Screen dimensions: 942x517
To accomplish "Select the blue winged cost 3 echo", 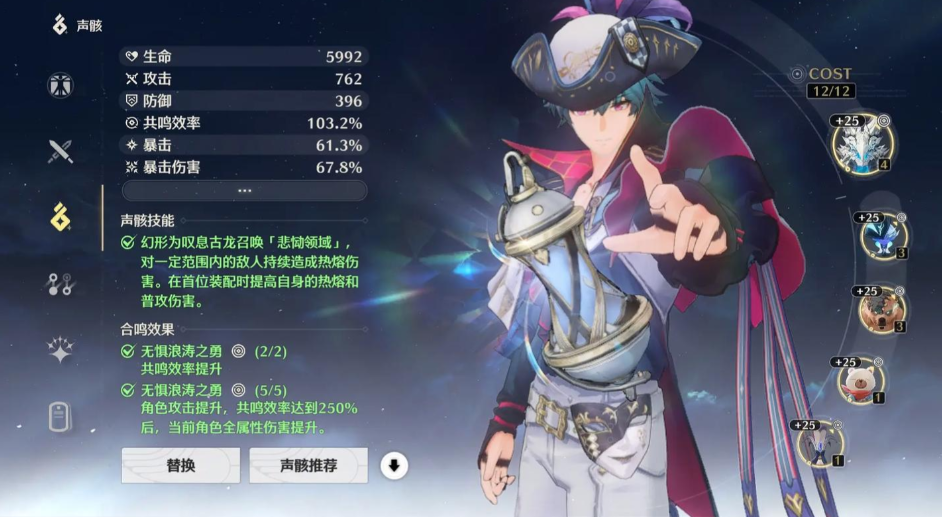I will click(x=883, y=236).
